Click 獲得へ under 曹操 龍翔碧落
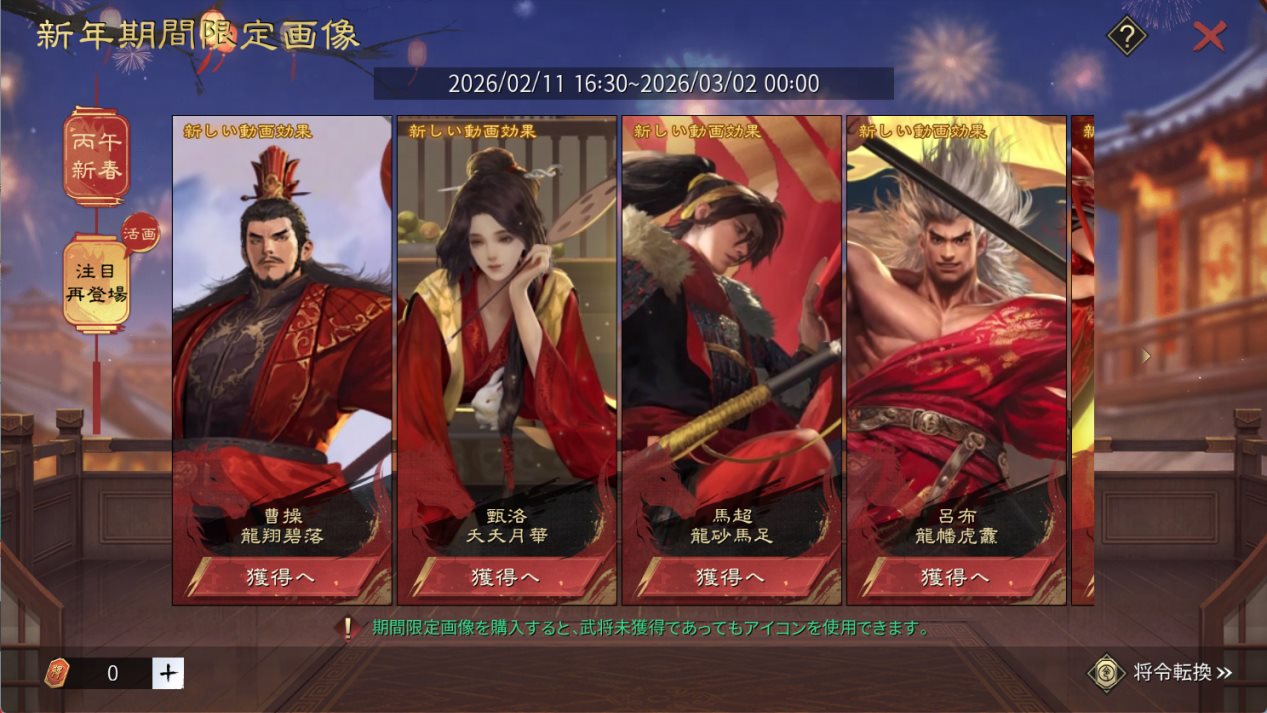The width and height of the screenshot is (1267, 713). [x=281, y=577]
